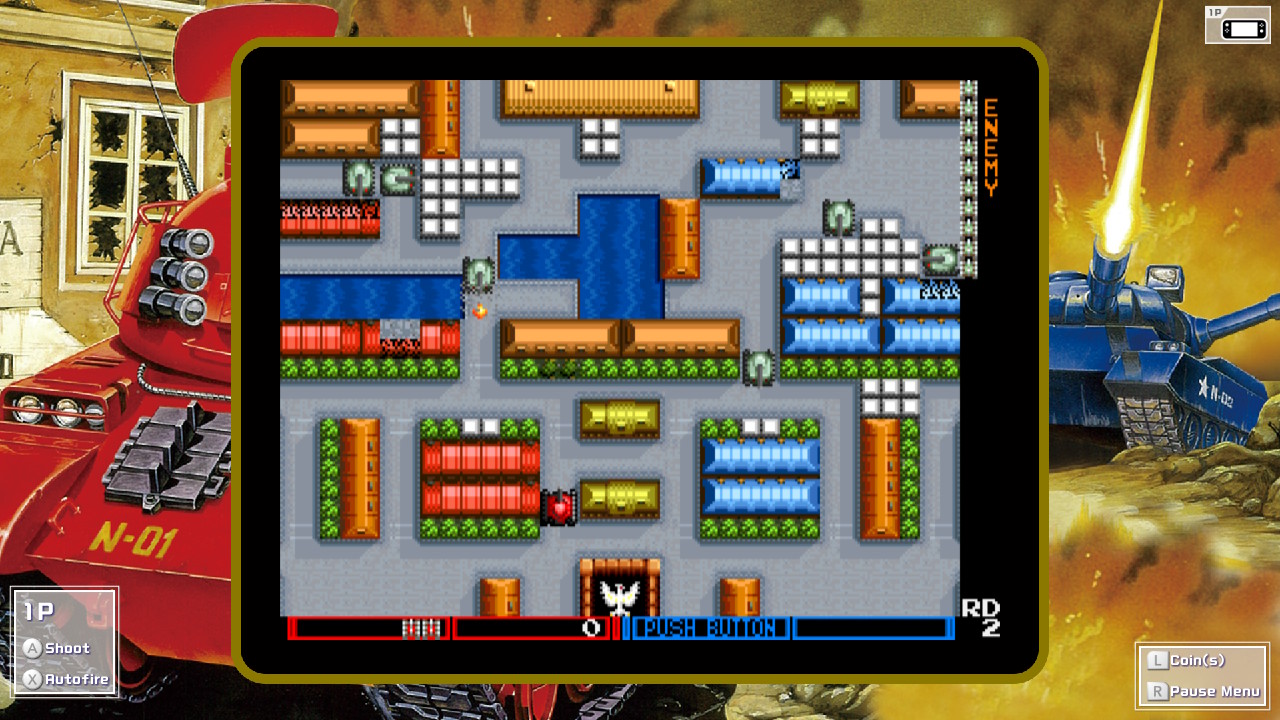This screenshot has height=720, width=1280.
Task: Click the flashing power-up item near the water
Action: coord(479,312)
